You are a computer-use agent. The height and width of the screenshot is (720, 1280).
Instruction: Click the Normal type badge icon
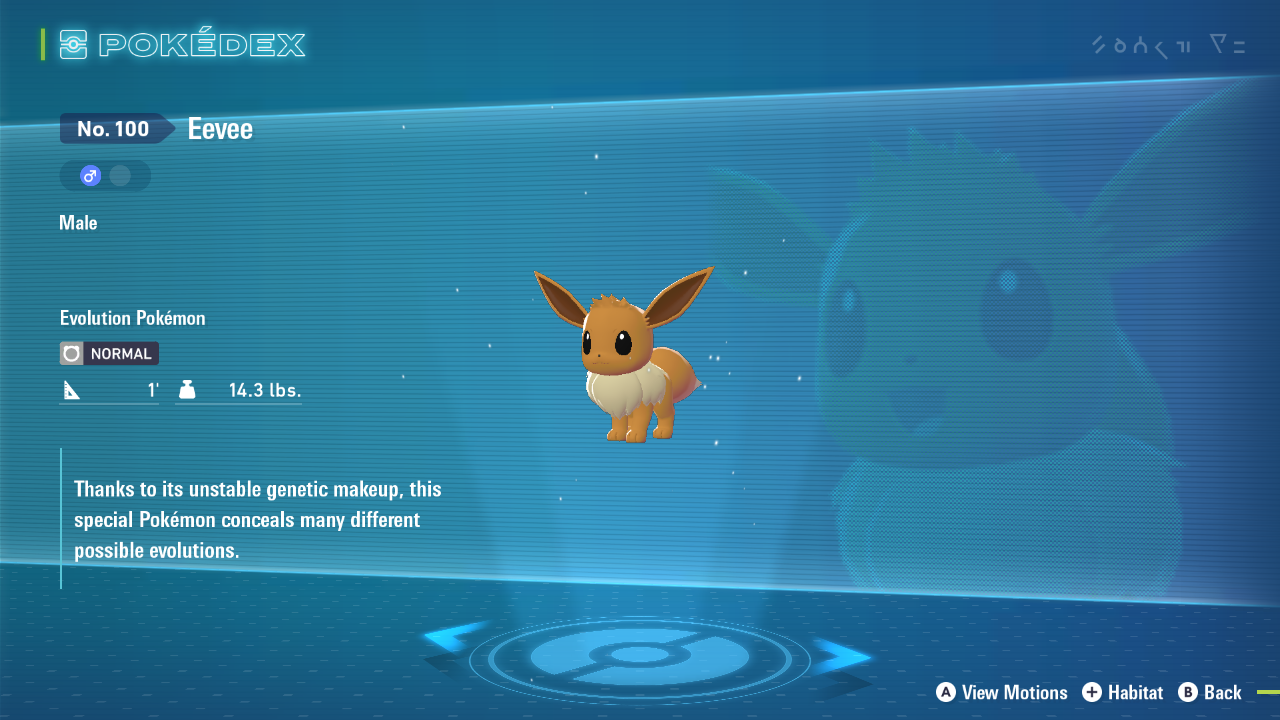[70, 353]
